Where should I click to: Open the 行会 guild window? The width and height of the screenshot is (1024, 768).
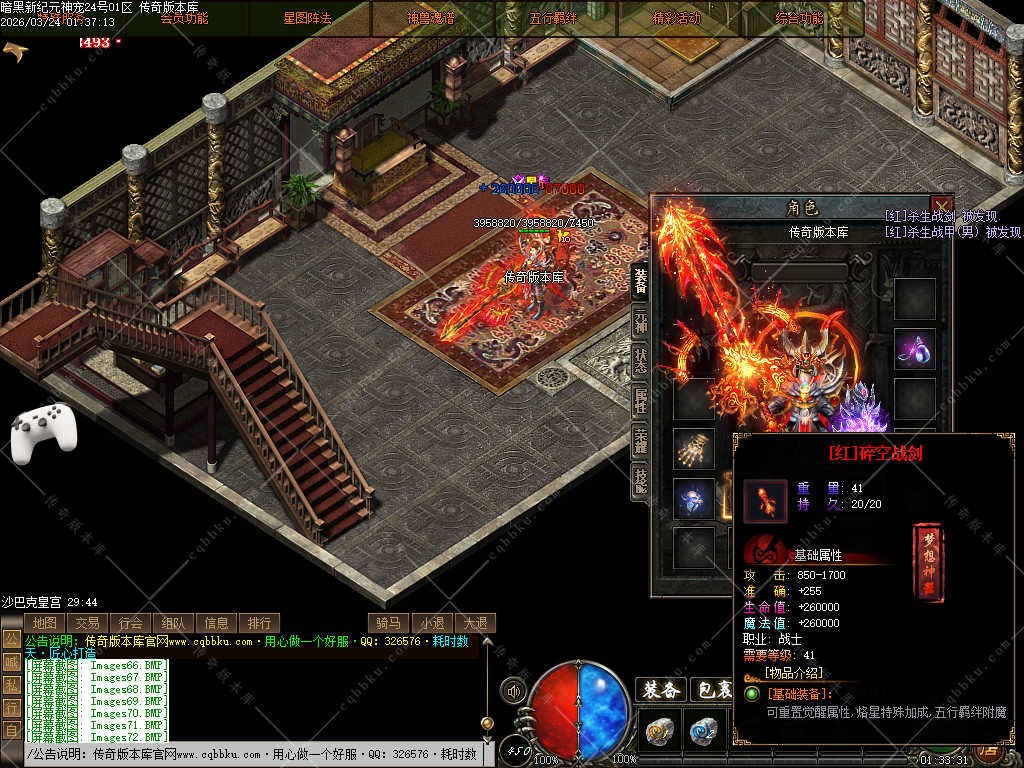[130, 623]
